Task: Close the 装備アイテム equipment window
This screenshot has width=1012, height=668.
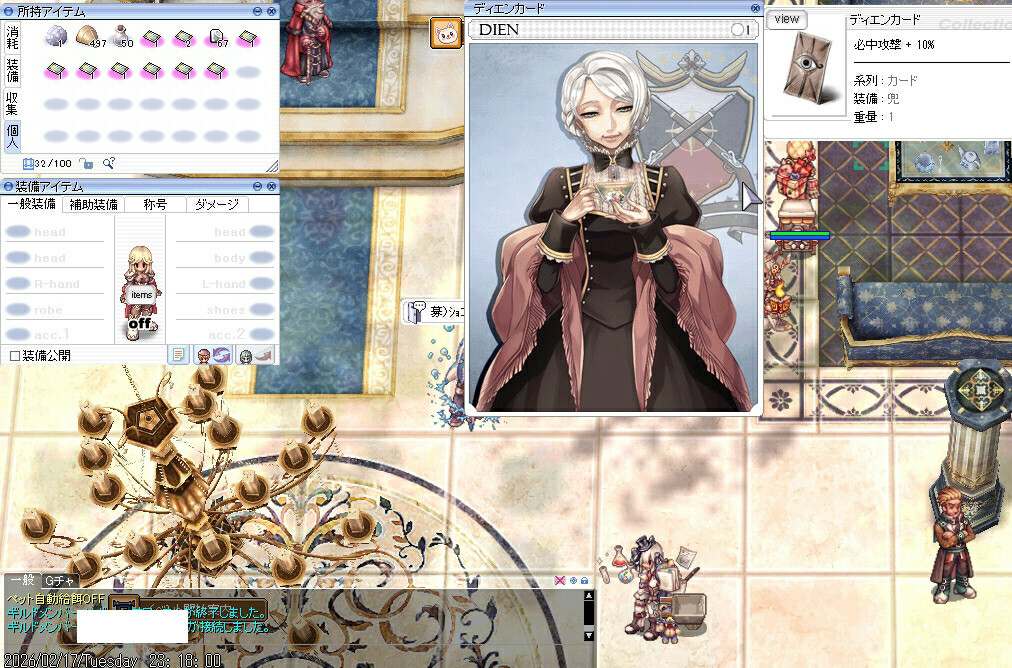Action: (x=271, y=186)
